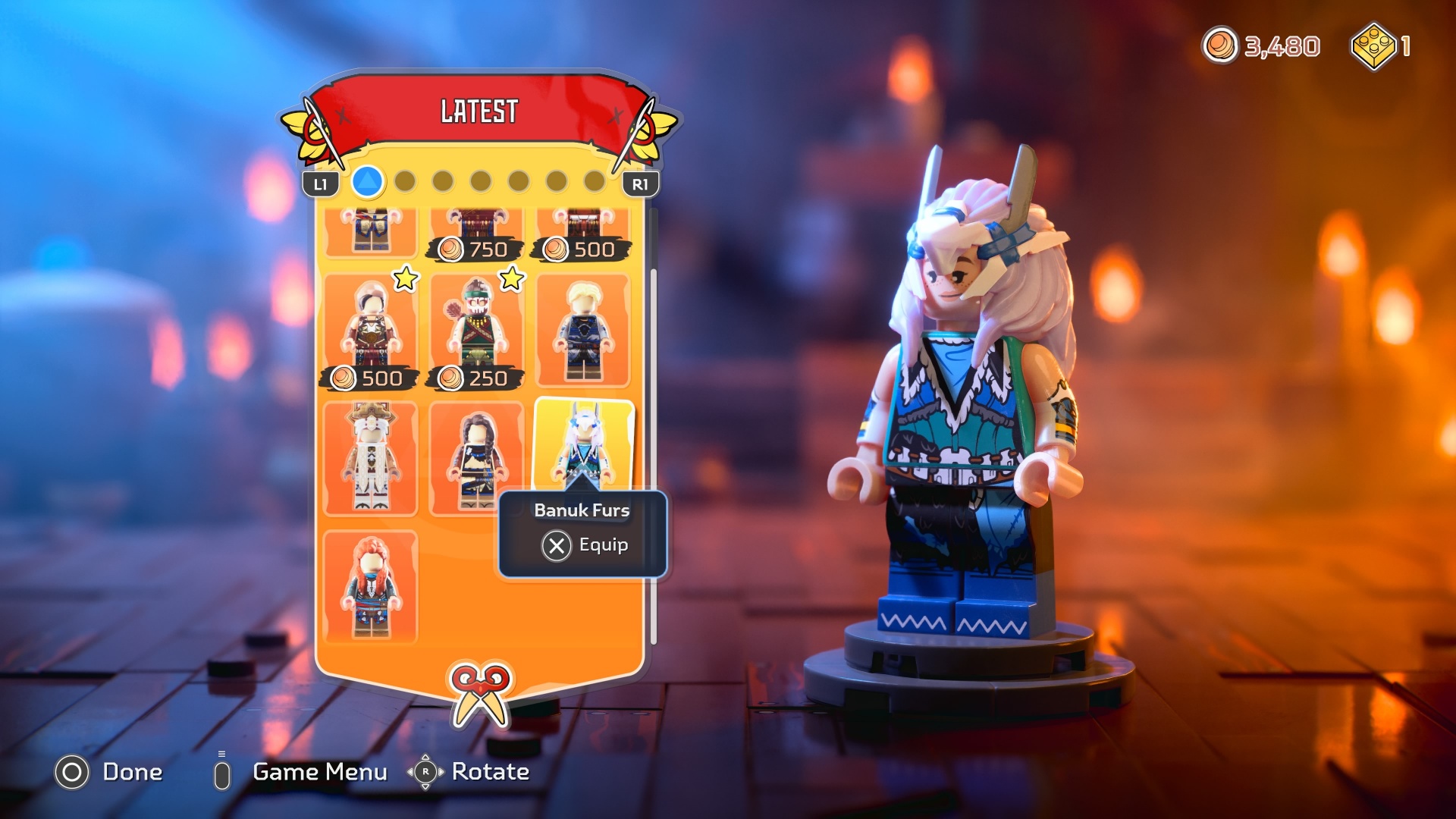Equip the Banuk Furs outfit

pyautogui.click(x=584, y=545)
